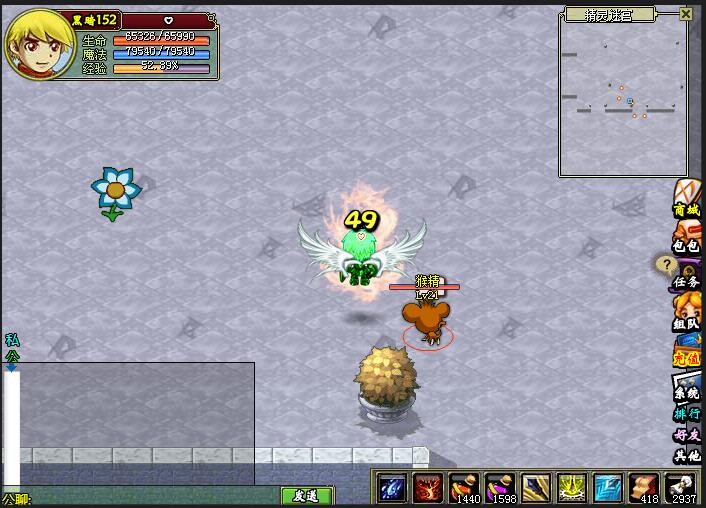Use the scroll item with 418 count

[x=645, y=488]
